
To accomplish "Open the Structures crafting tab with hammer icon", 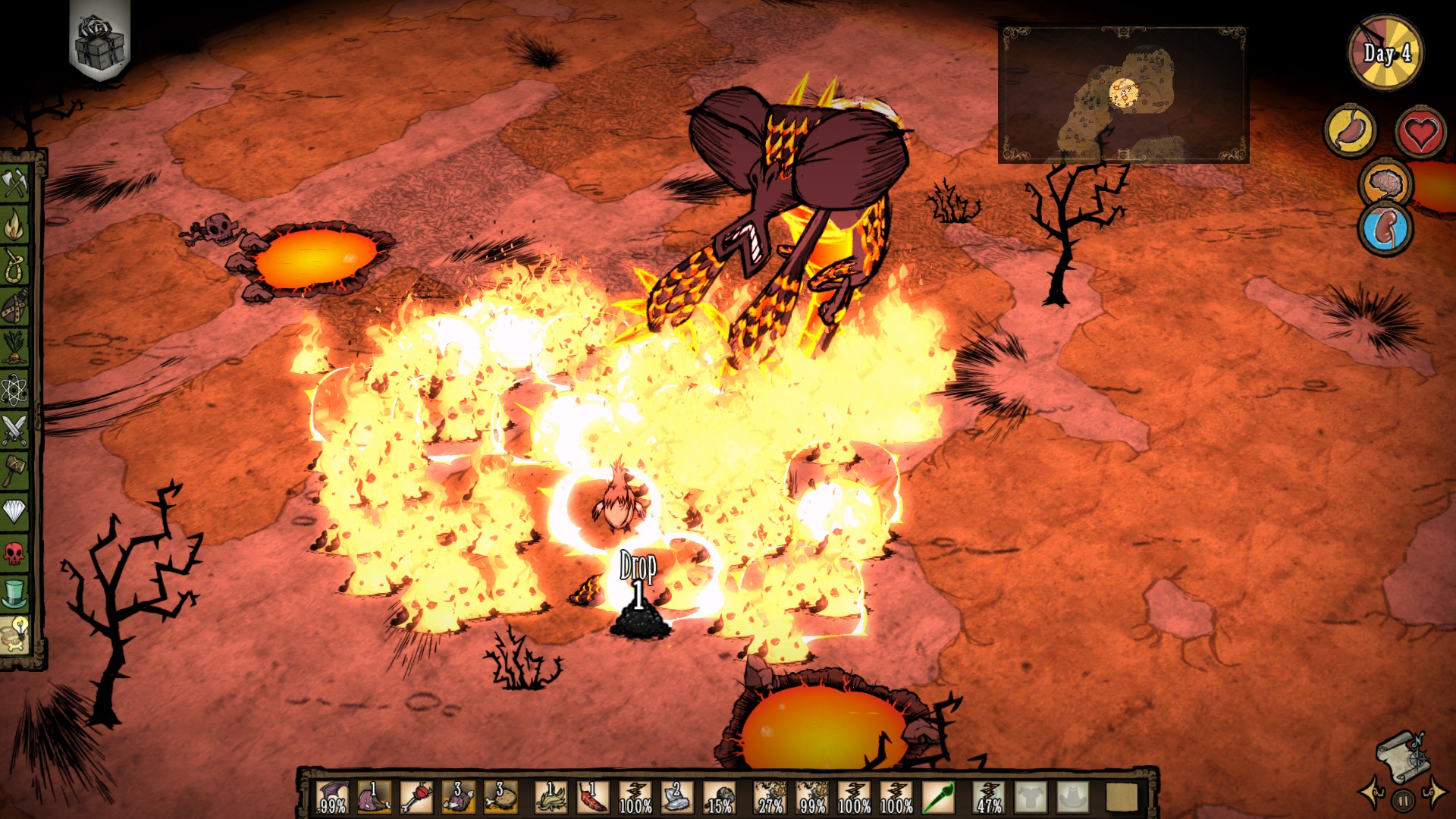I will tap(15, 471).
